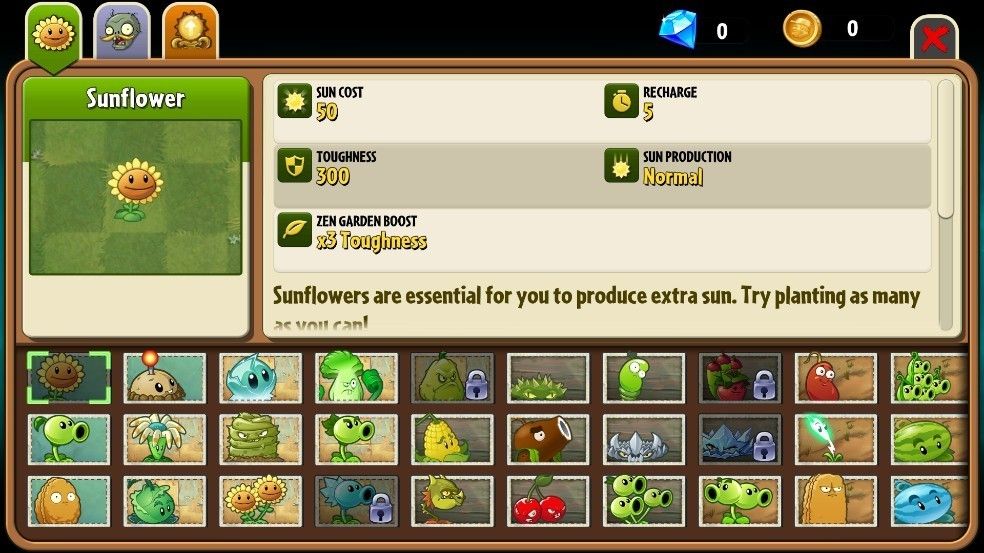Pick the Peashooter card

click(68, 439)
